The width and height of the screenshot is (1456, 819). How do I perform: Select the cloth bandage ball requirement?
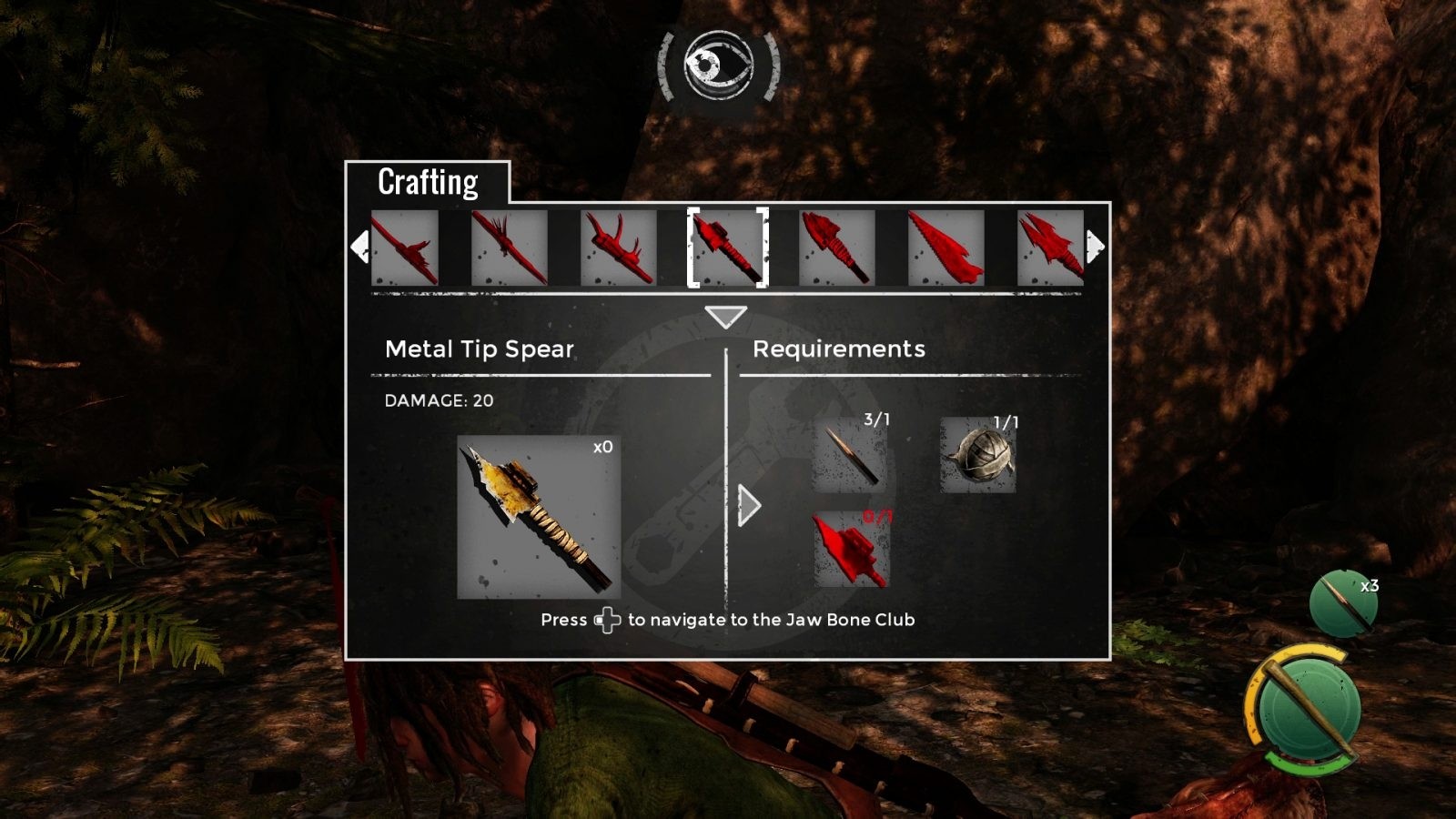coord(978,456)
